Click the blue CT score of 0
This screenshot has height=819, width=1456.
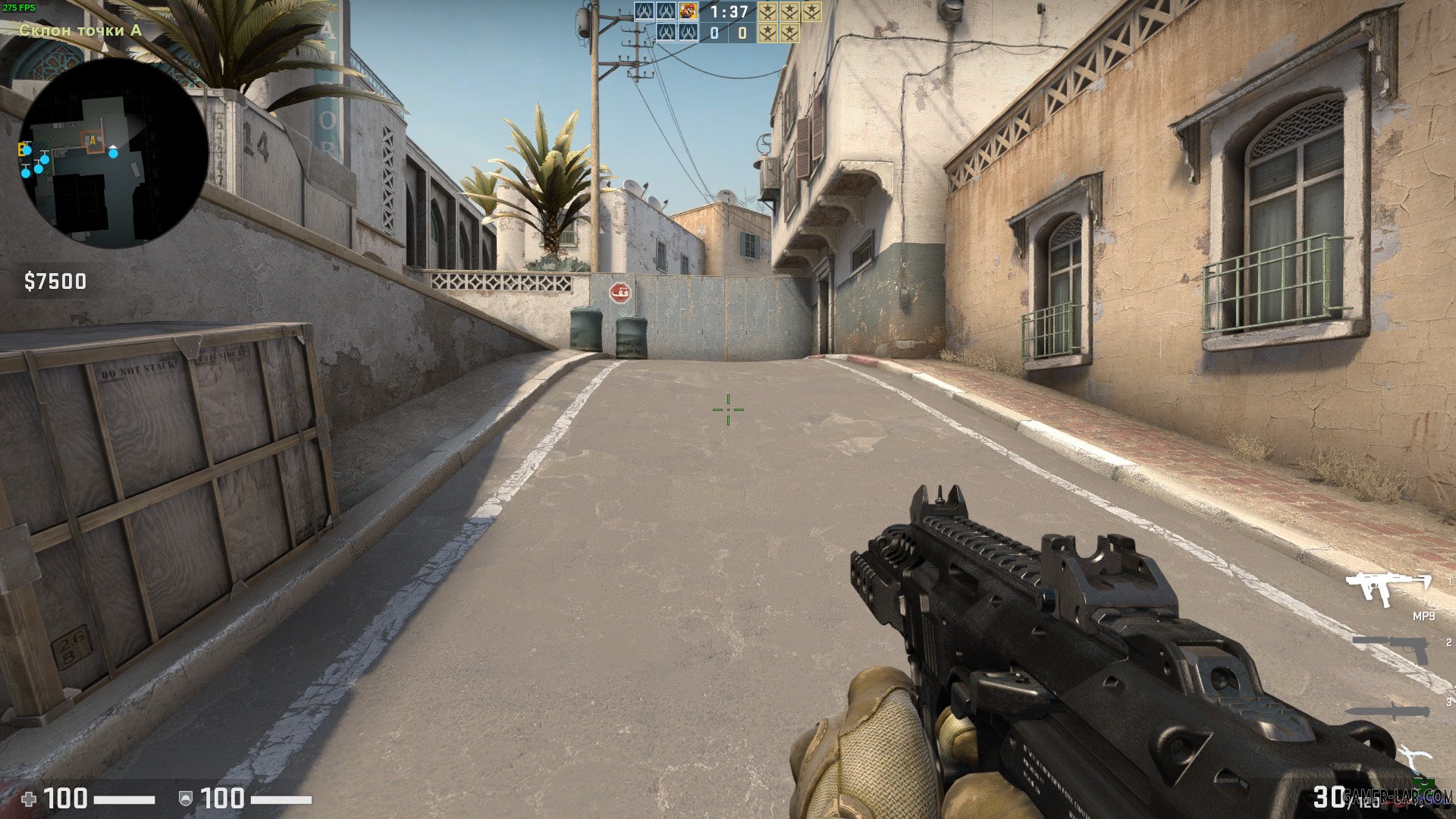(x=714, y=33)
